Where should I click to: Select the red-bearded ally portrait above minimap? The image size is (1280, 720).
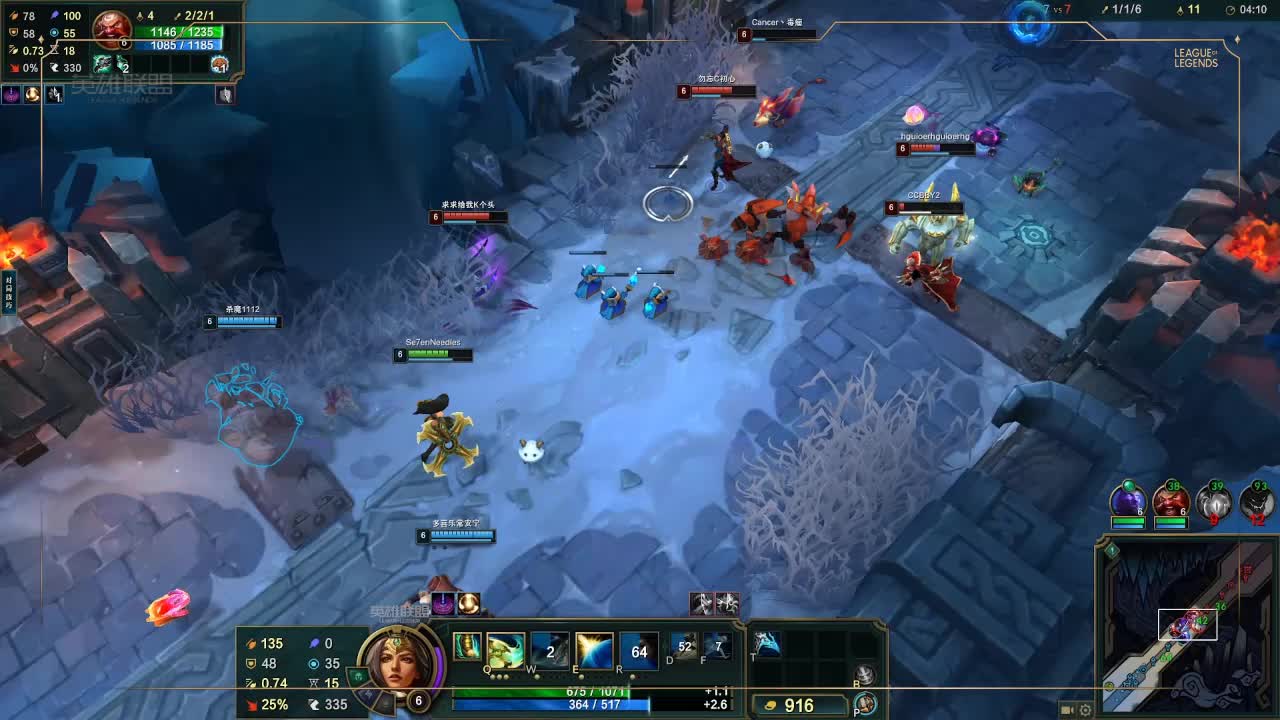pos(1170,499)
